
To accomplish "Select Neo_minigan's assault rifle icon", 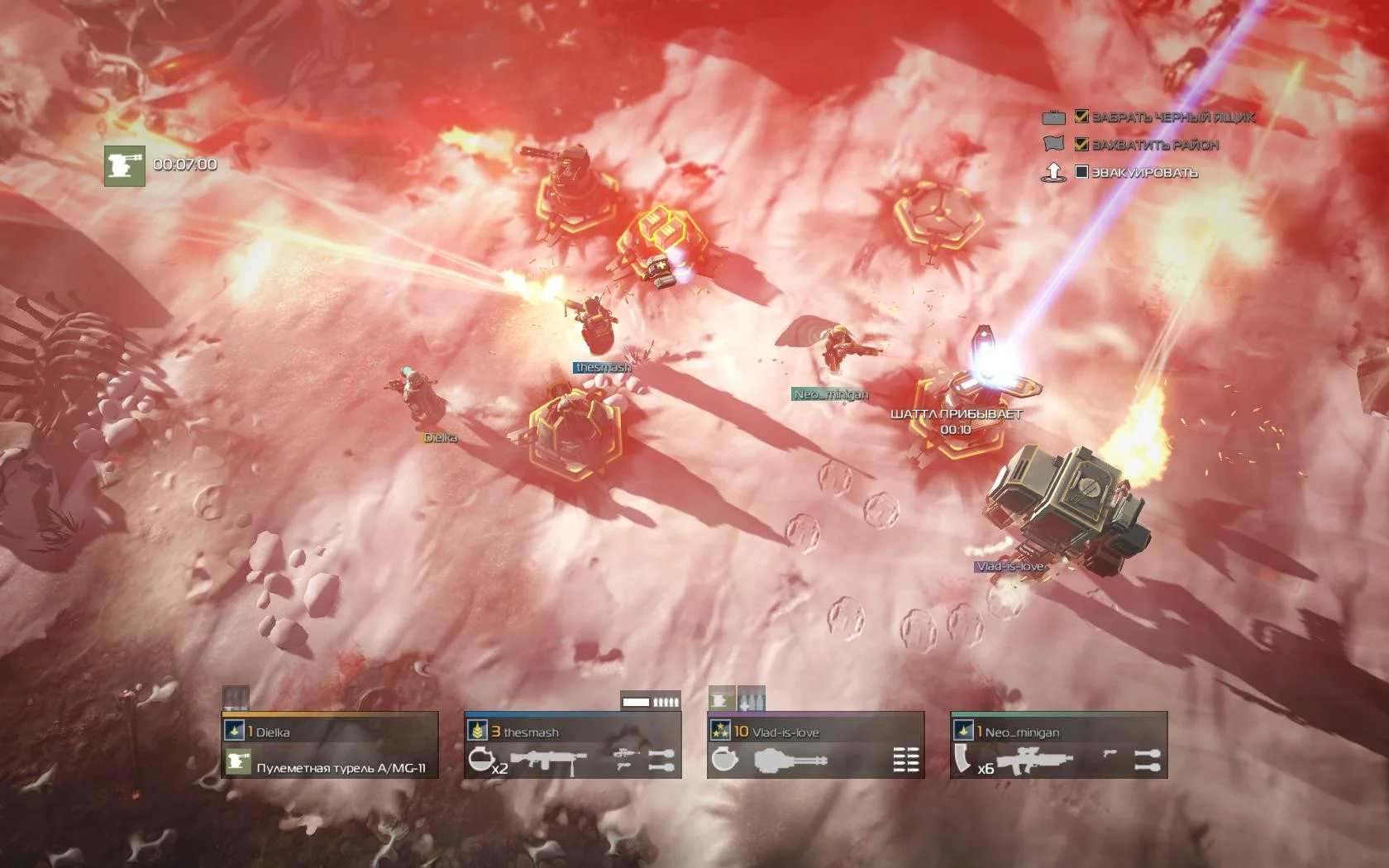I will [1034, 761].
